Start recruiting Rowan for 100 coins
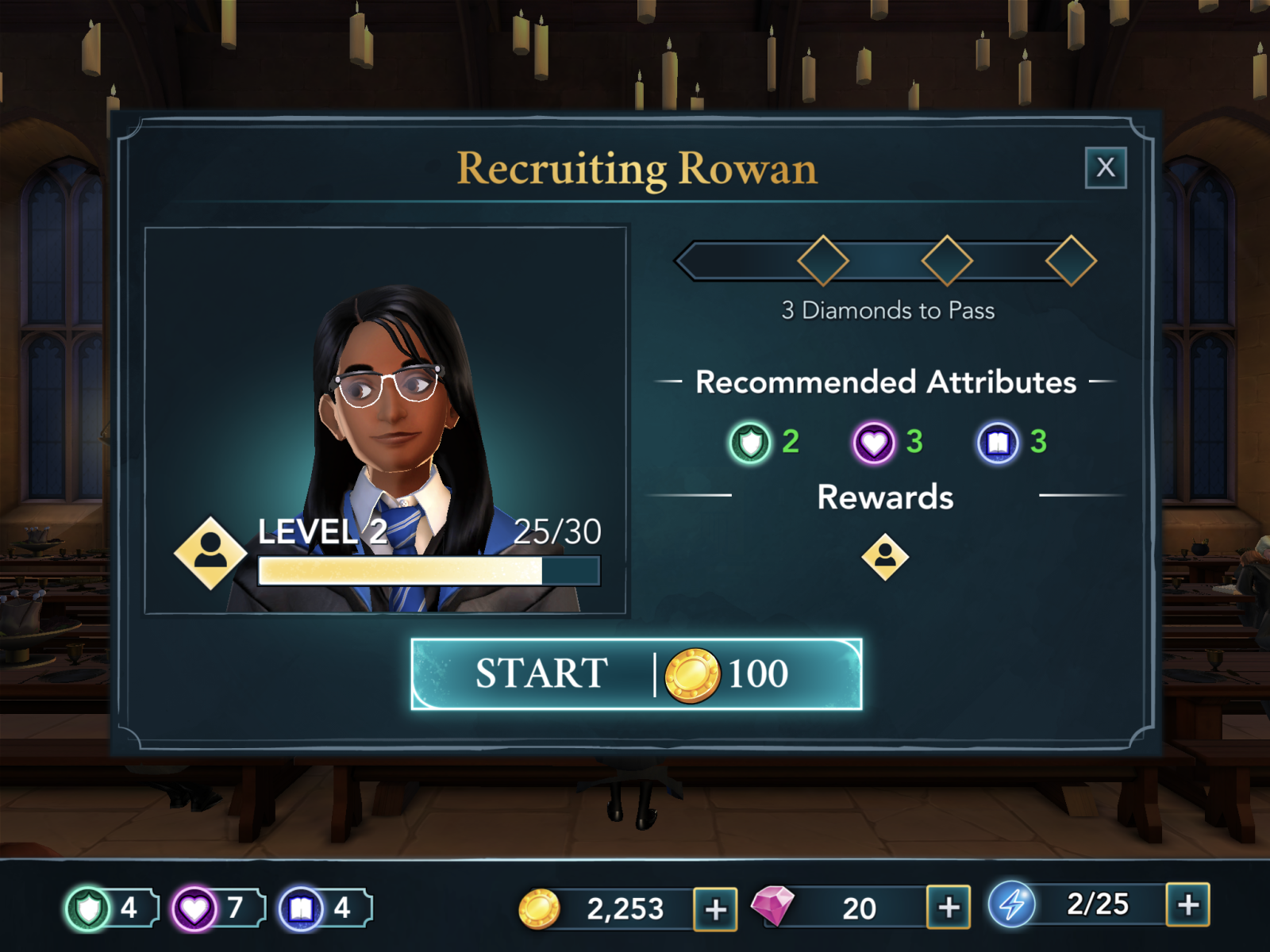The image size is (1270, 952). 636,674
